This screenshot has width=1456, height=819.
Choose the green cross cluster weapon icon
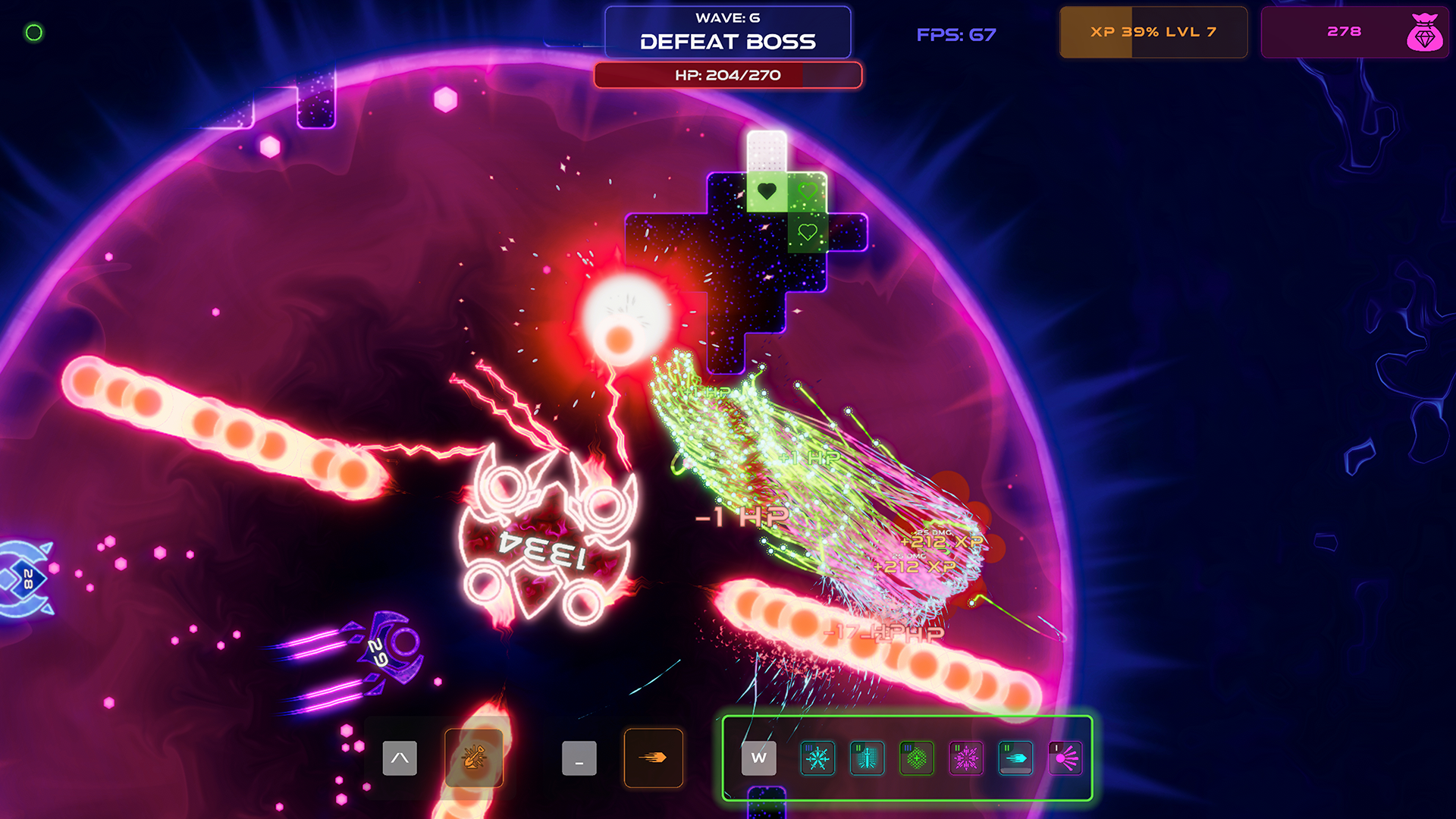(916, 758)
